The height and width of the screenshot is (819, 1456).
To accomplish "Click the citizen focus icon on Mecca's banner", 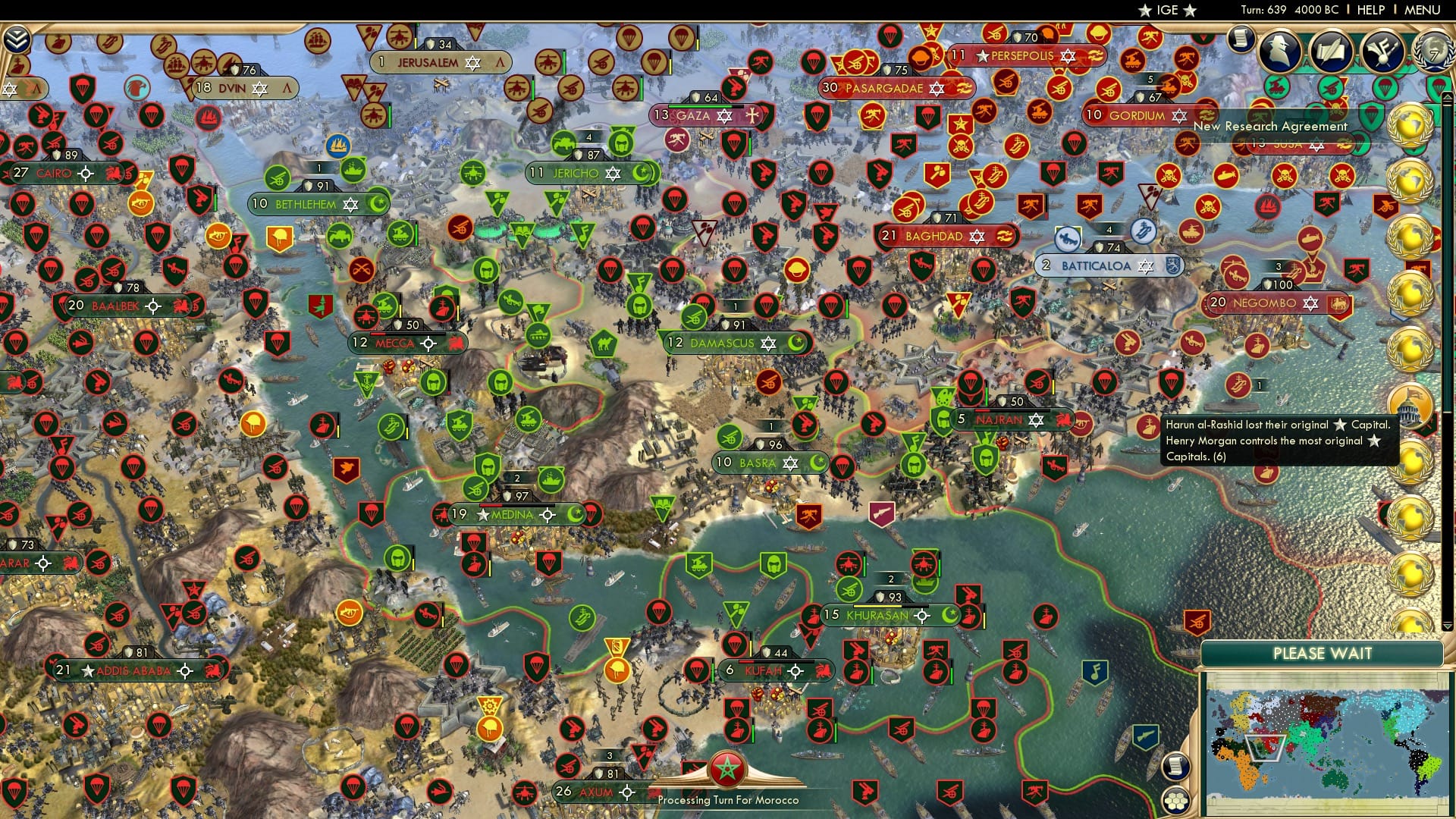I will pos(429,344).
